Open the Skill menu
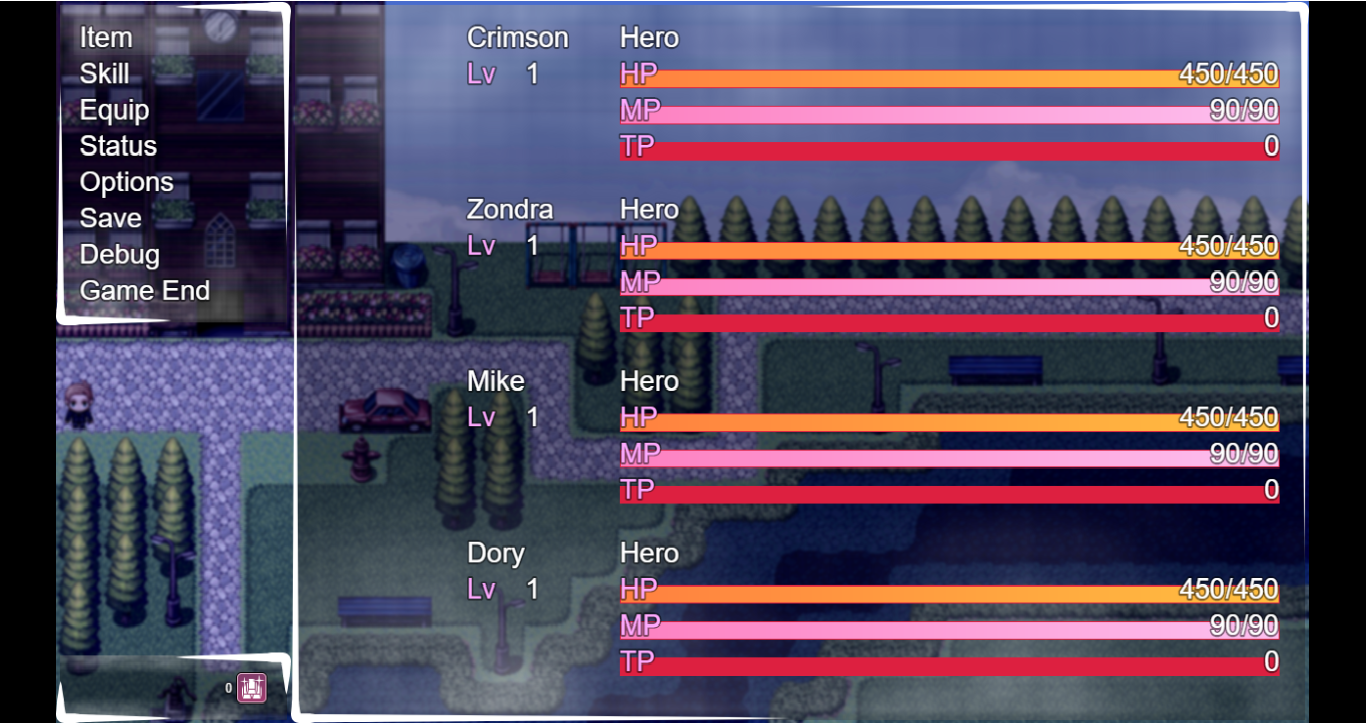This screenshot has width=1366, height=723. (104, 74)
